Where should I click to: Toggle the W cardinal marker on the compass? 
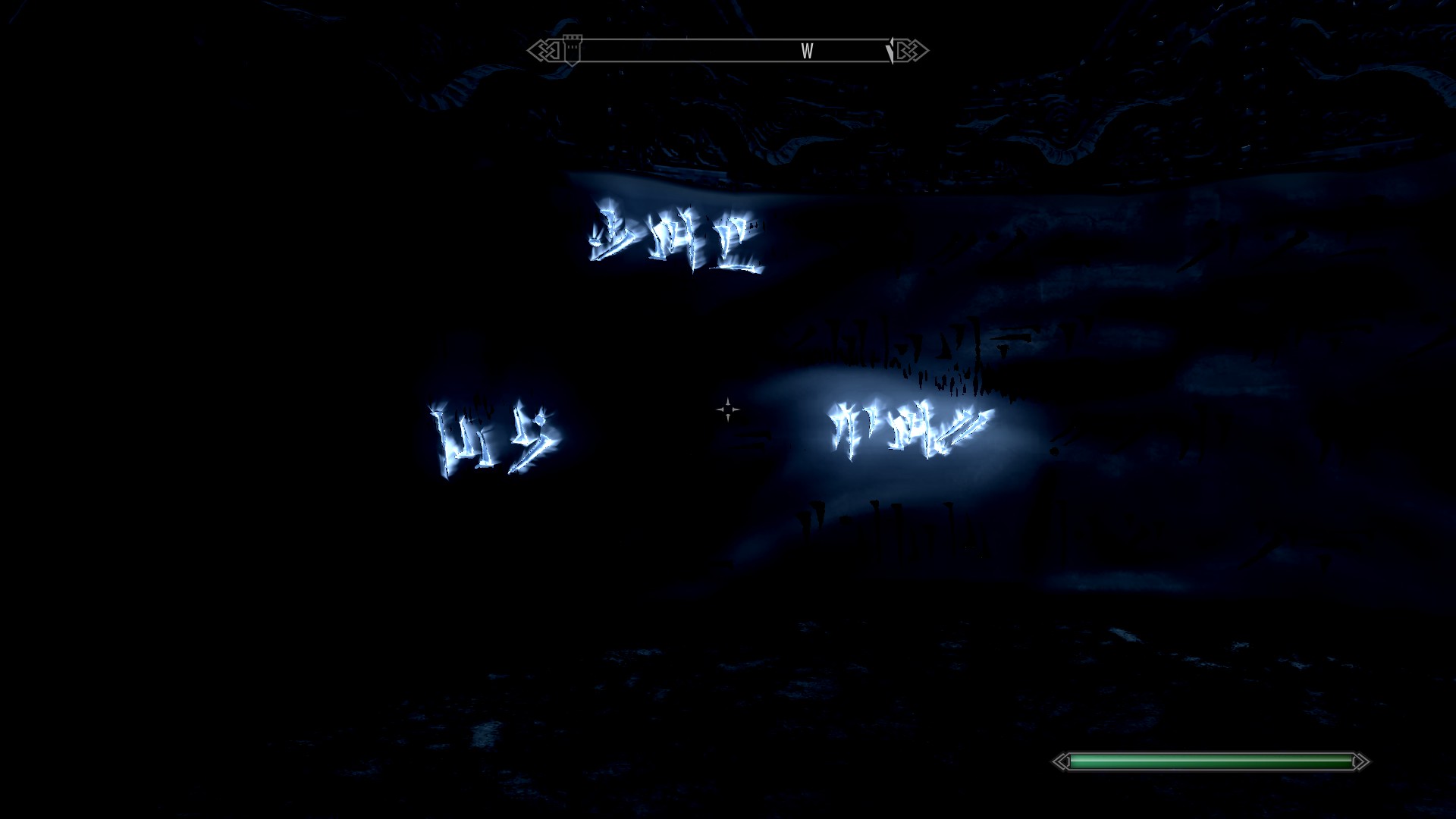808,52
